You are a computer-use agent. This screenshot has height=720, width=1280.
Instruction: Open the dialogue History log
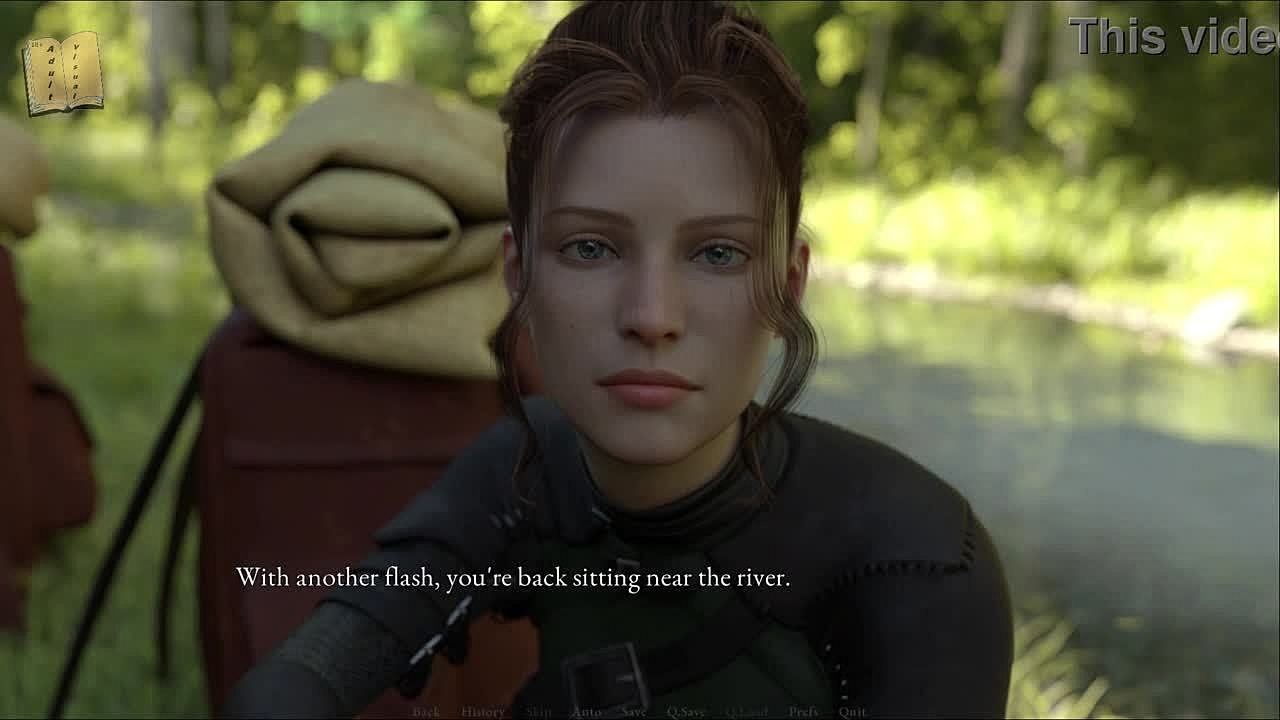tap(483, 712)
